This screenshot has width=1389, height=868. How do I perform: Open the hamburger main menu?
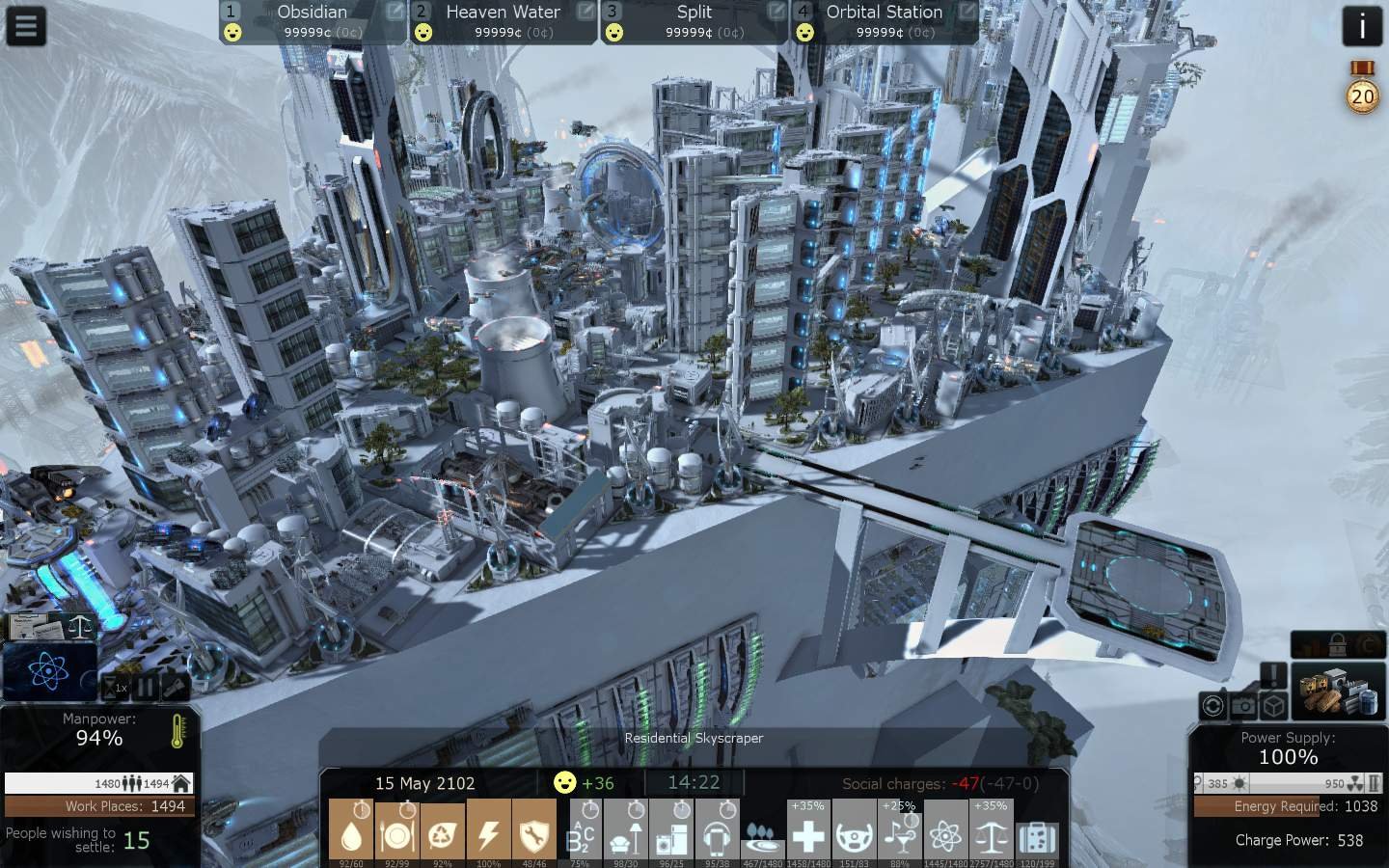pyautogui.click(x=26, y=26)
